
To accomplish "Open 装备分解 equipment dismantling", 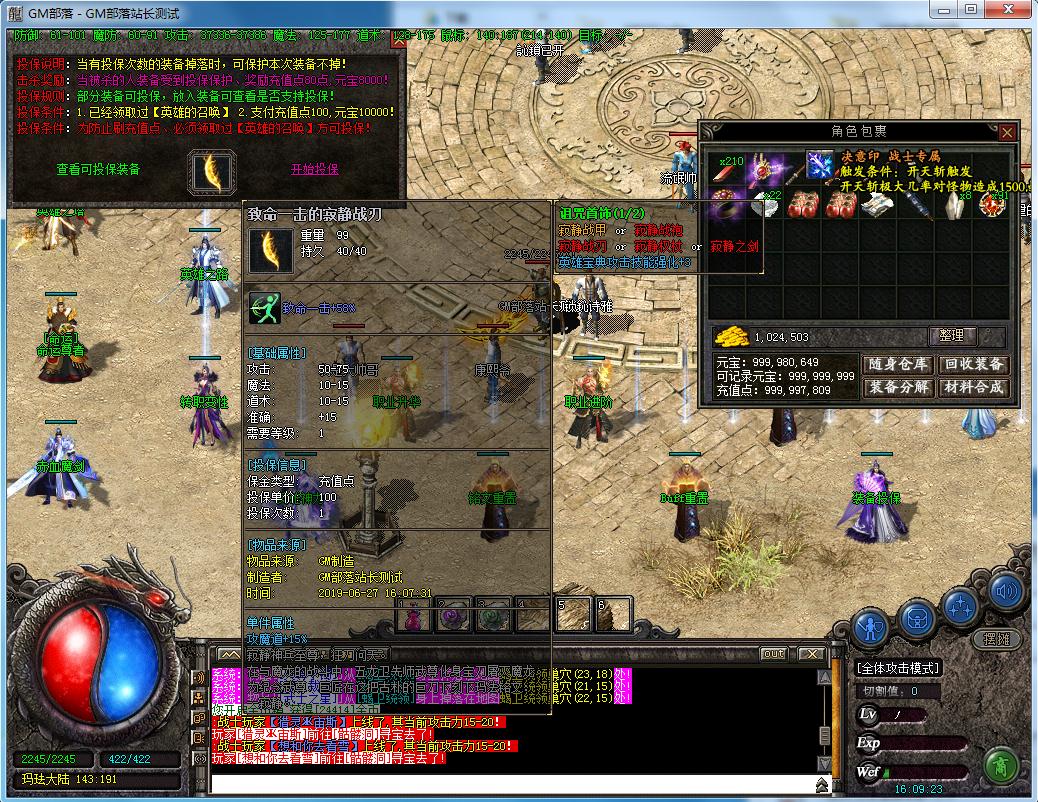I will (x=897, y=387).
